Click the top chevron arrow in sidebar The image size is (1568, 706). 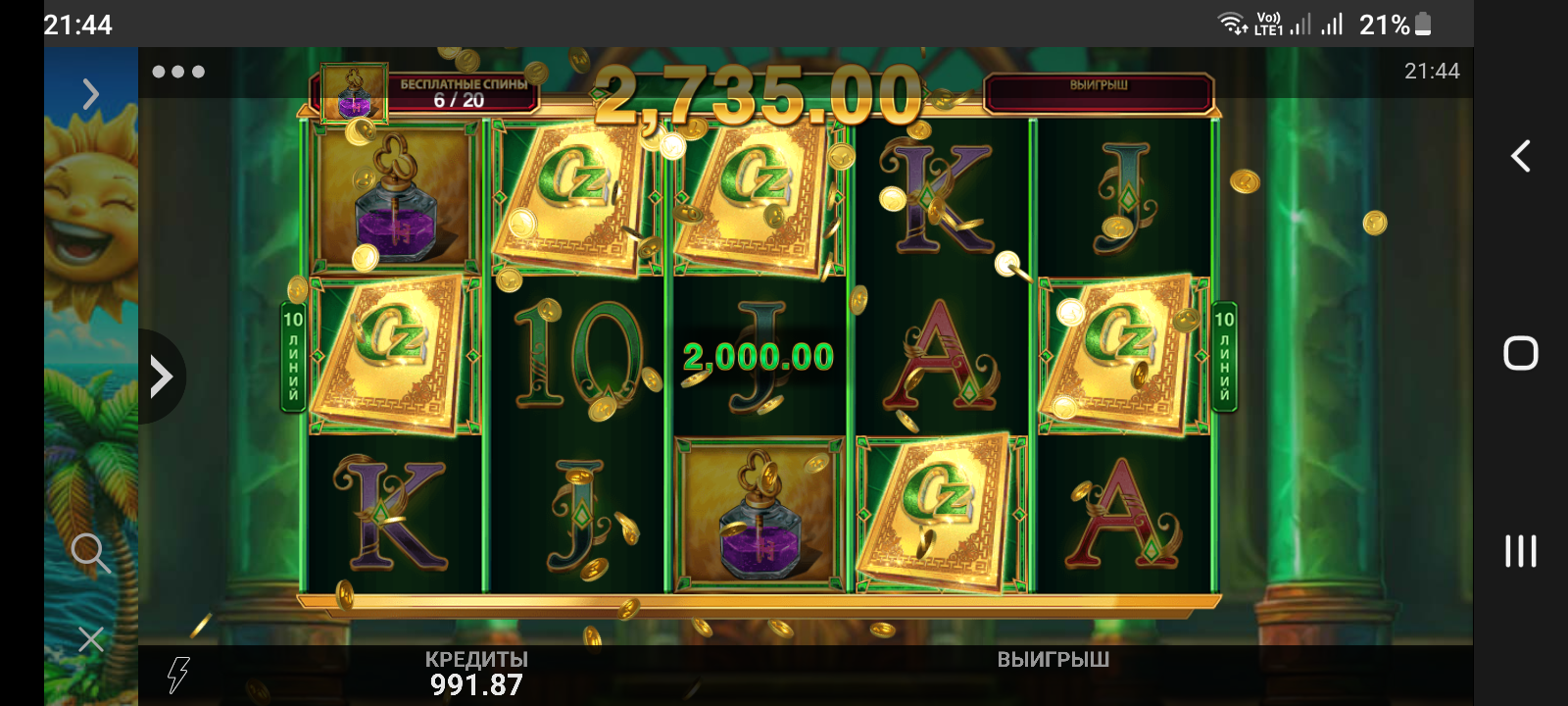[x=91, y=94]
